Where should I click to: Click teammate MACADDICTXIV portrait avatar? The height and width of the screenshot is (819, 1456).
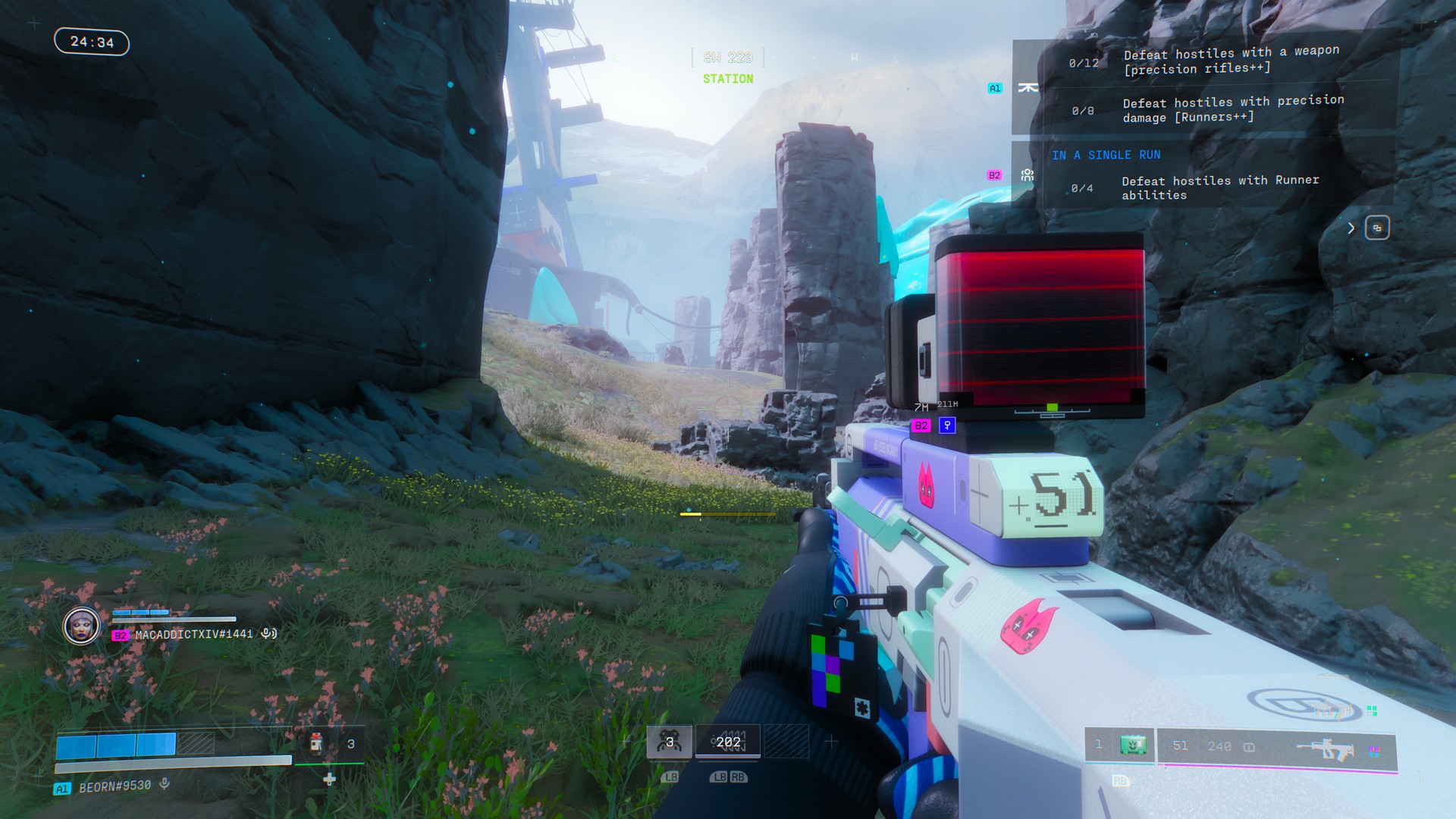click(81, 626)
